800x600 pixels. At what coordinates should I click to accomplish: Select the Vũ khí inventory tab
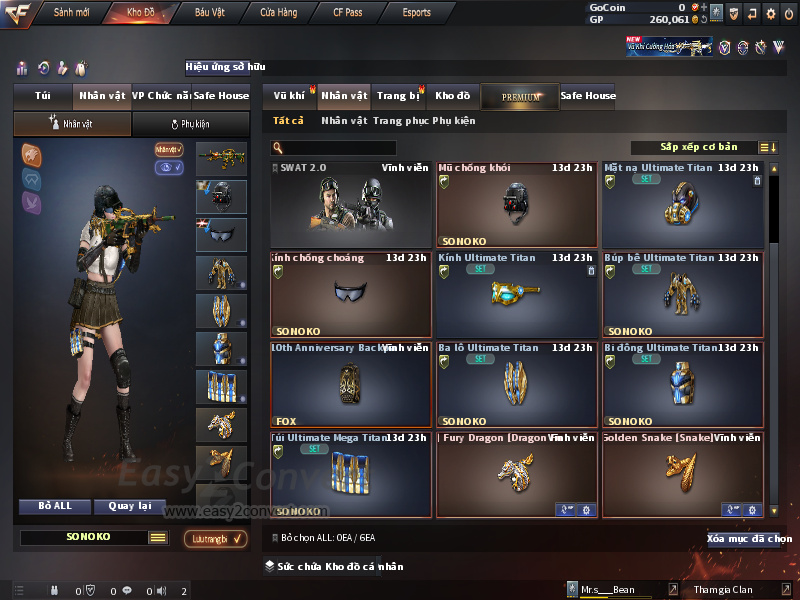pos(290,96)
